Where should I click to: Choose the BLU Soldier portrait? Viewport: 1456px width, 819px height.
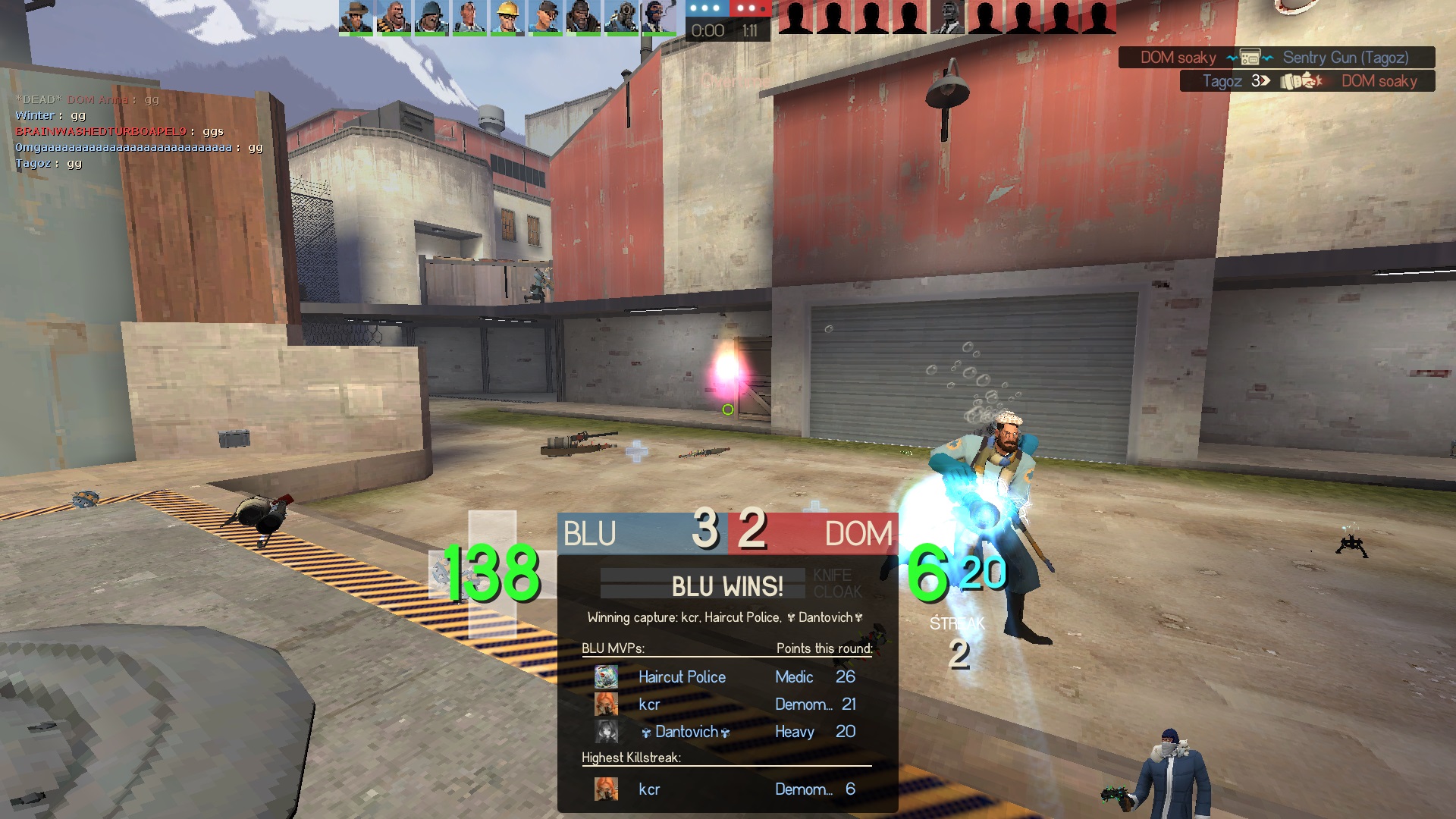click(x=431, y=17)
